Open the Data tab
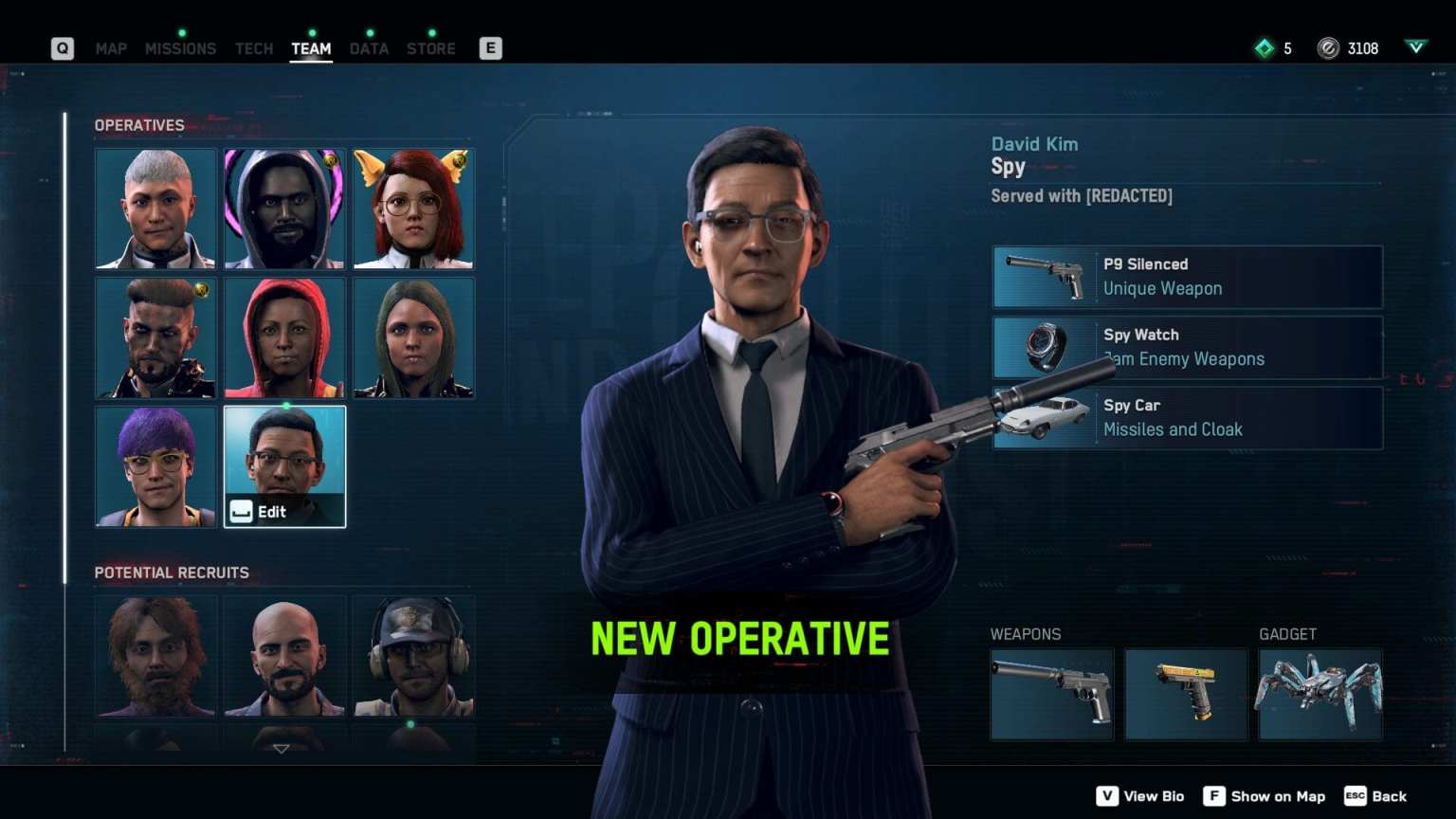Image resolution: width=1456 pixels, height=819 pixels. coord(369,48)
